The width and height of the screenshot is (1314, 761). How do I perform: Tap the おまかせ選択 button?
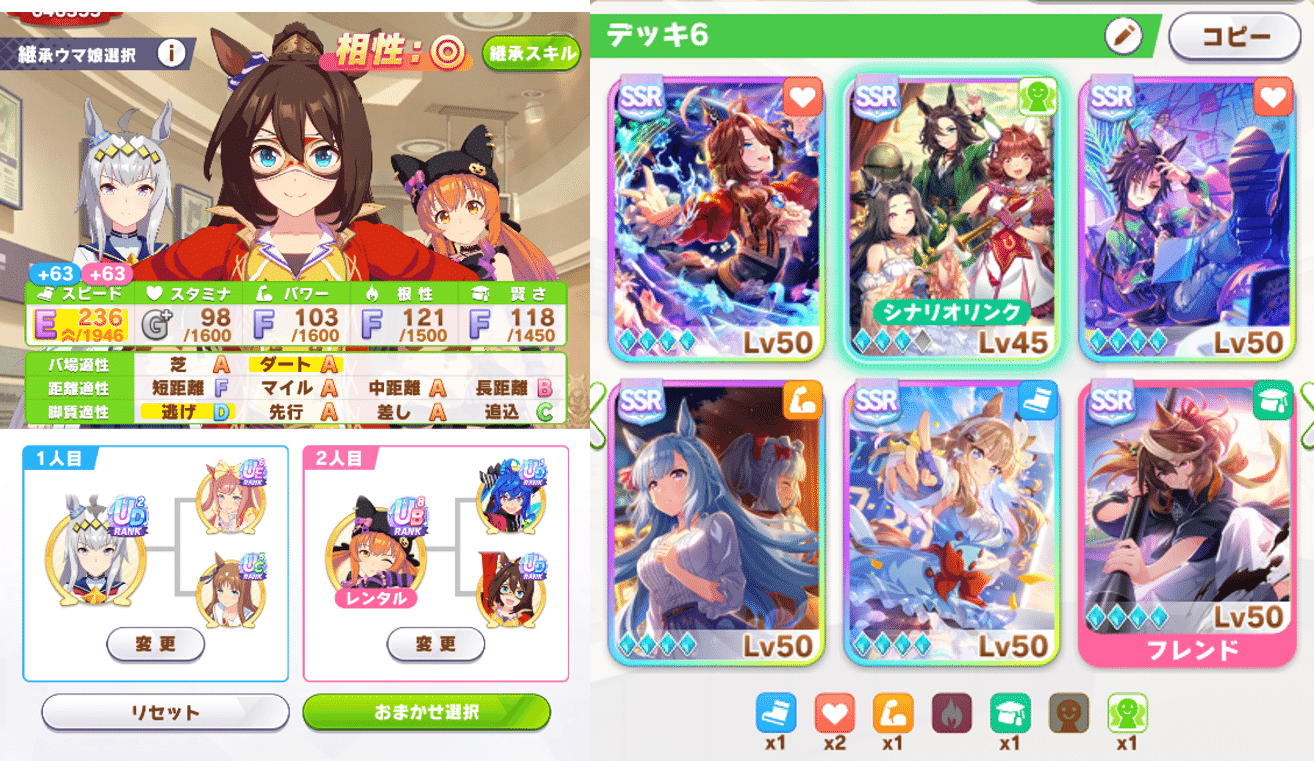click(x=427, y=713)
